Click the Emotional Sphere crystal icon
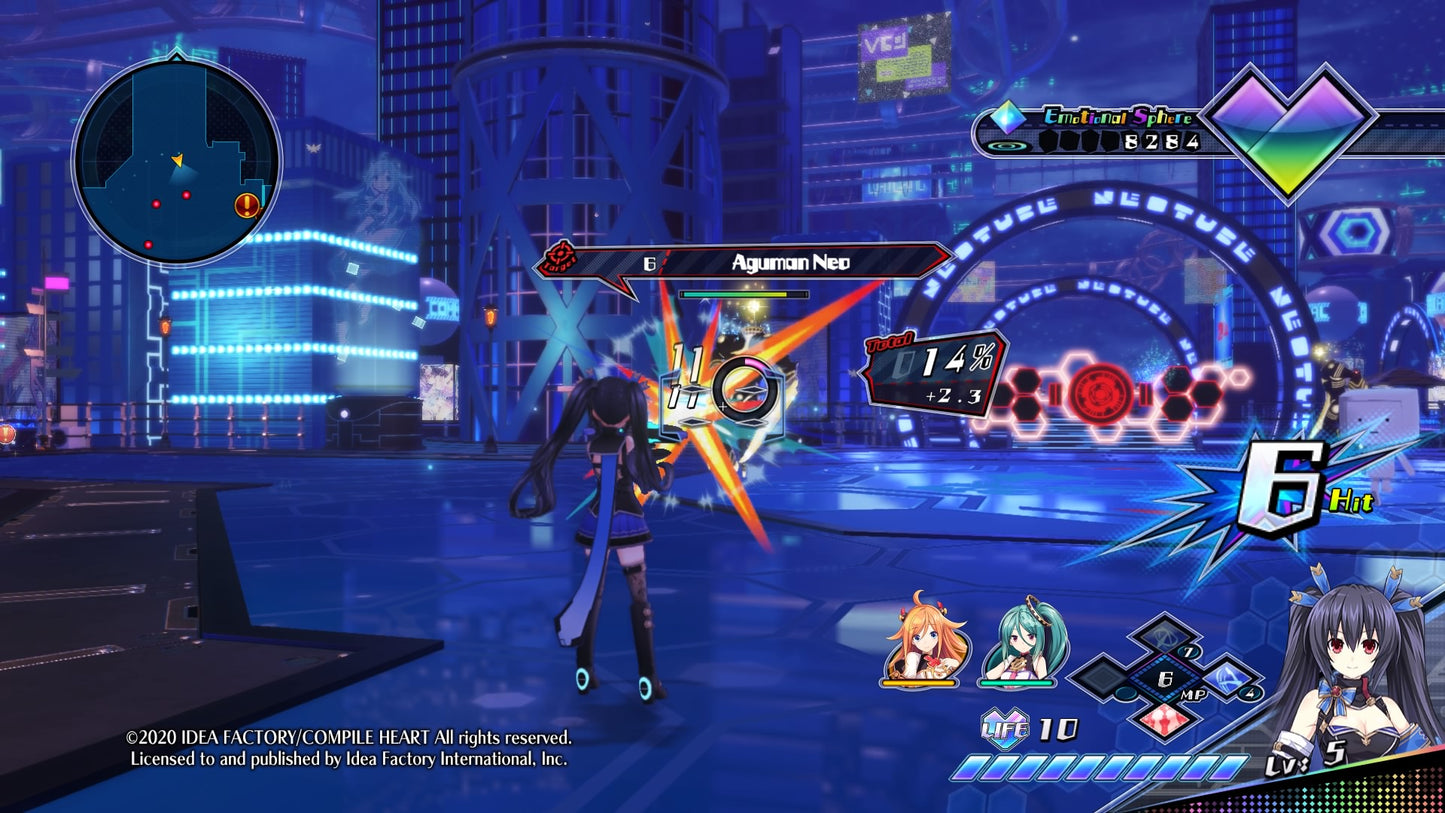Screen dimensions: 1445x813 [1008, 119]
